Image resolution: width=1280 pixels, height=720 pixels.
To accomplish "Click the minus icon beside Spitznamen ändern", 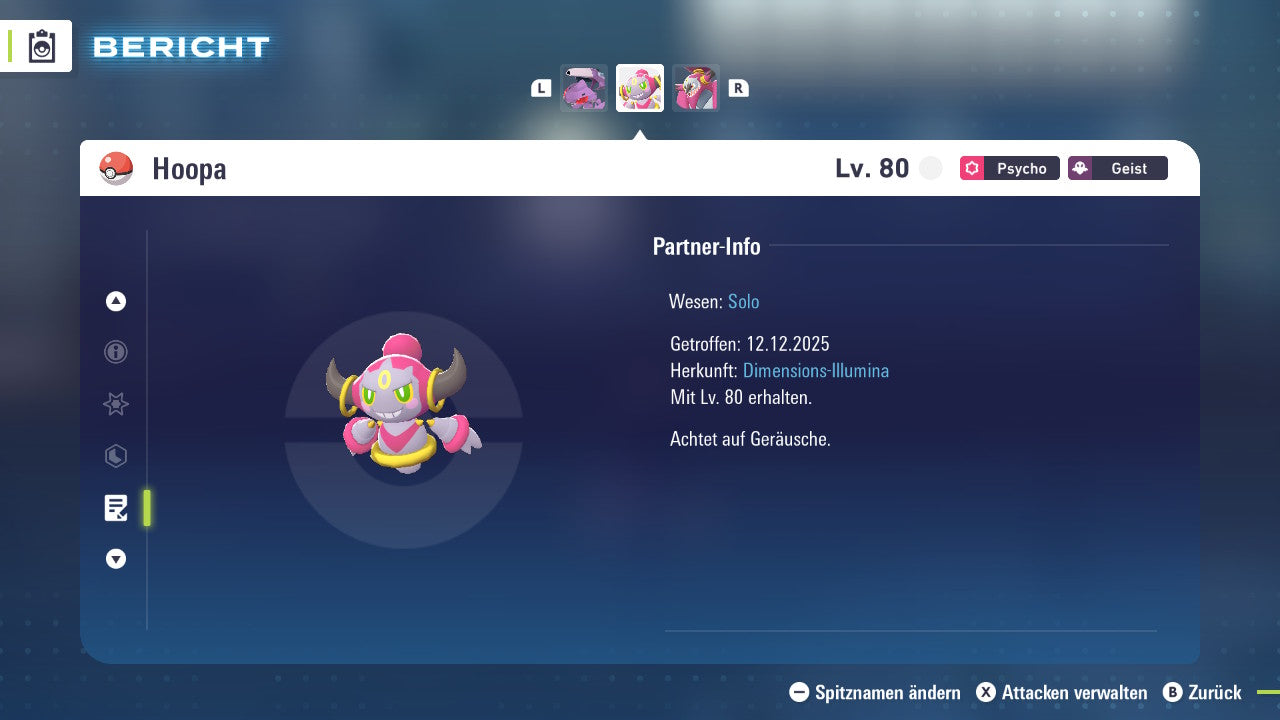I will (797, 692).
